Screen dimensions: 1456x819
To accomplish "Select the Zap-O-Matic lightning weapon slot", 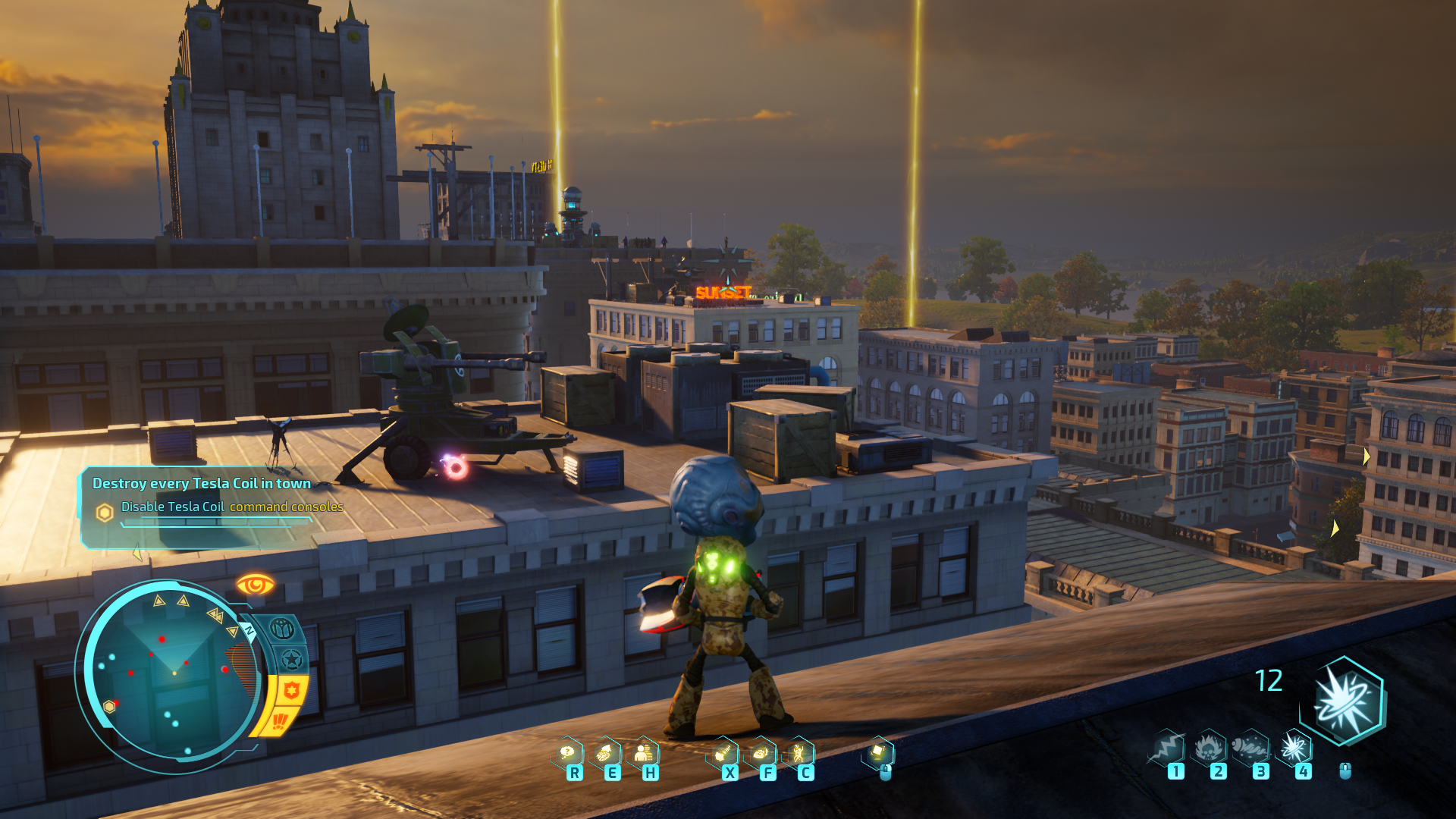I will coord(1168,748).
